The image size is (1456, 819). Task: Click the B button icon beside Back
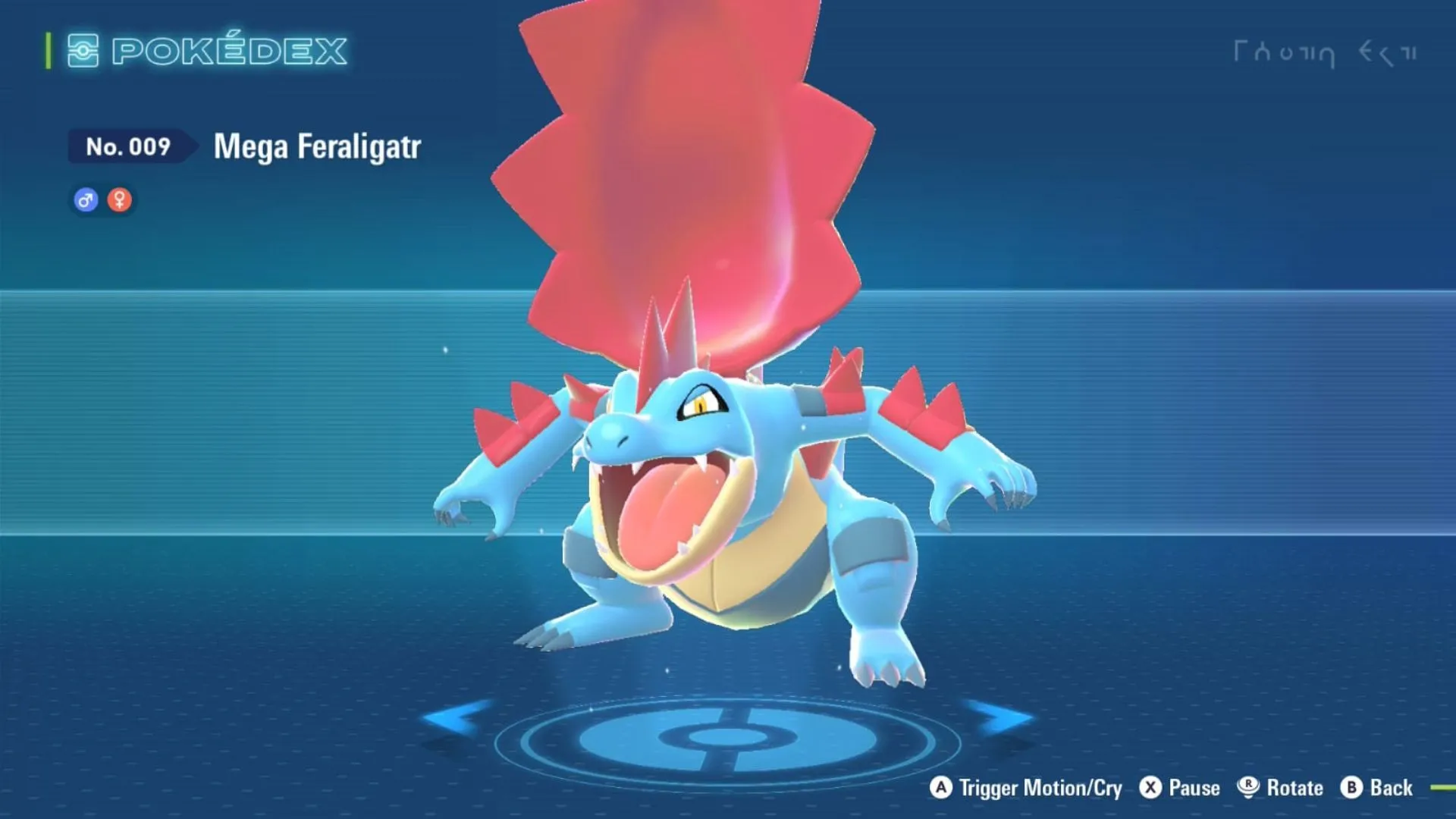[x=1352, y=788]
